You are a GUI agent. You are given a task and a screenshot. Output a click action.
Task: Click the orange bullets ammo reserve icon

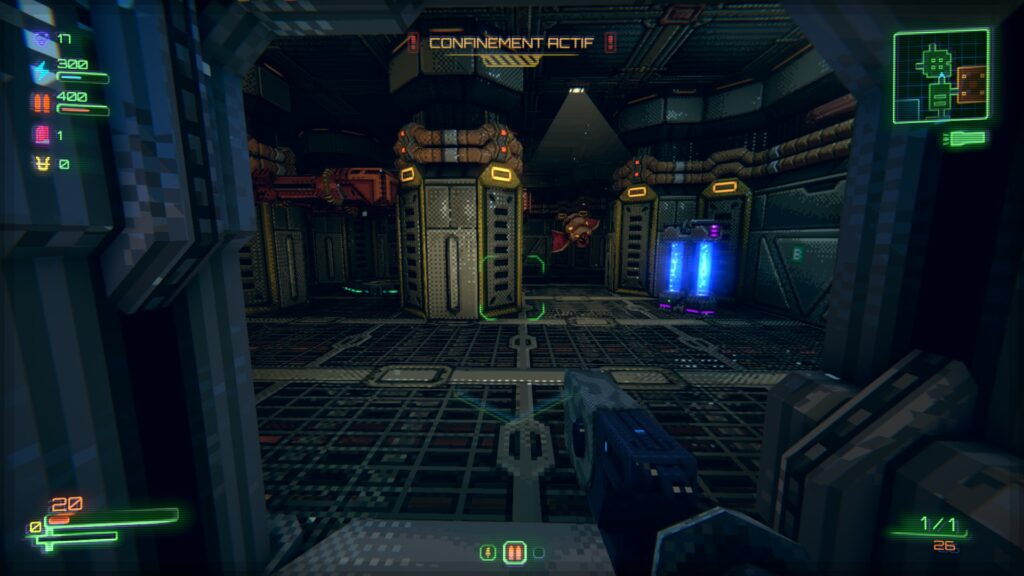pos(42,103)
